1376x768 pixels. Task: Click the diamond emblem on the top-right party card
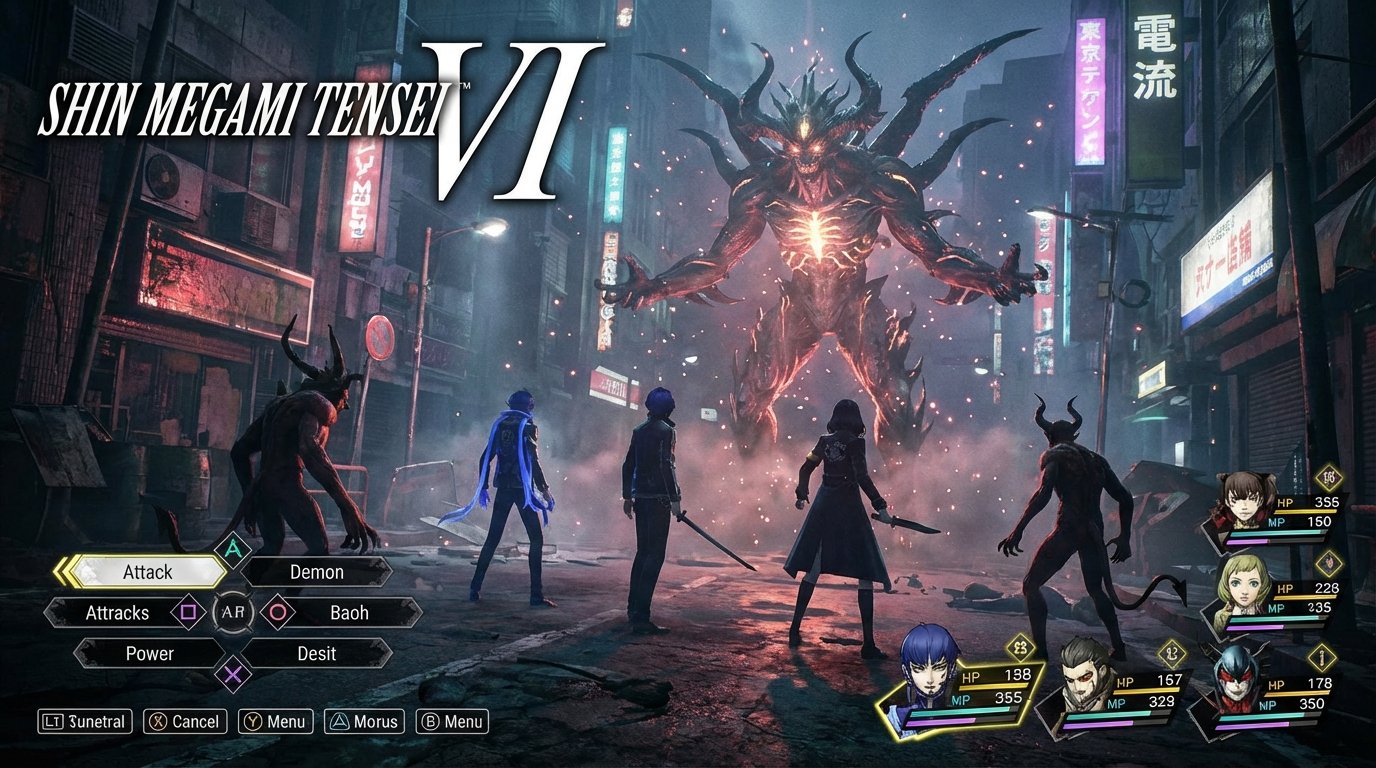coord(1330,478)
